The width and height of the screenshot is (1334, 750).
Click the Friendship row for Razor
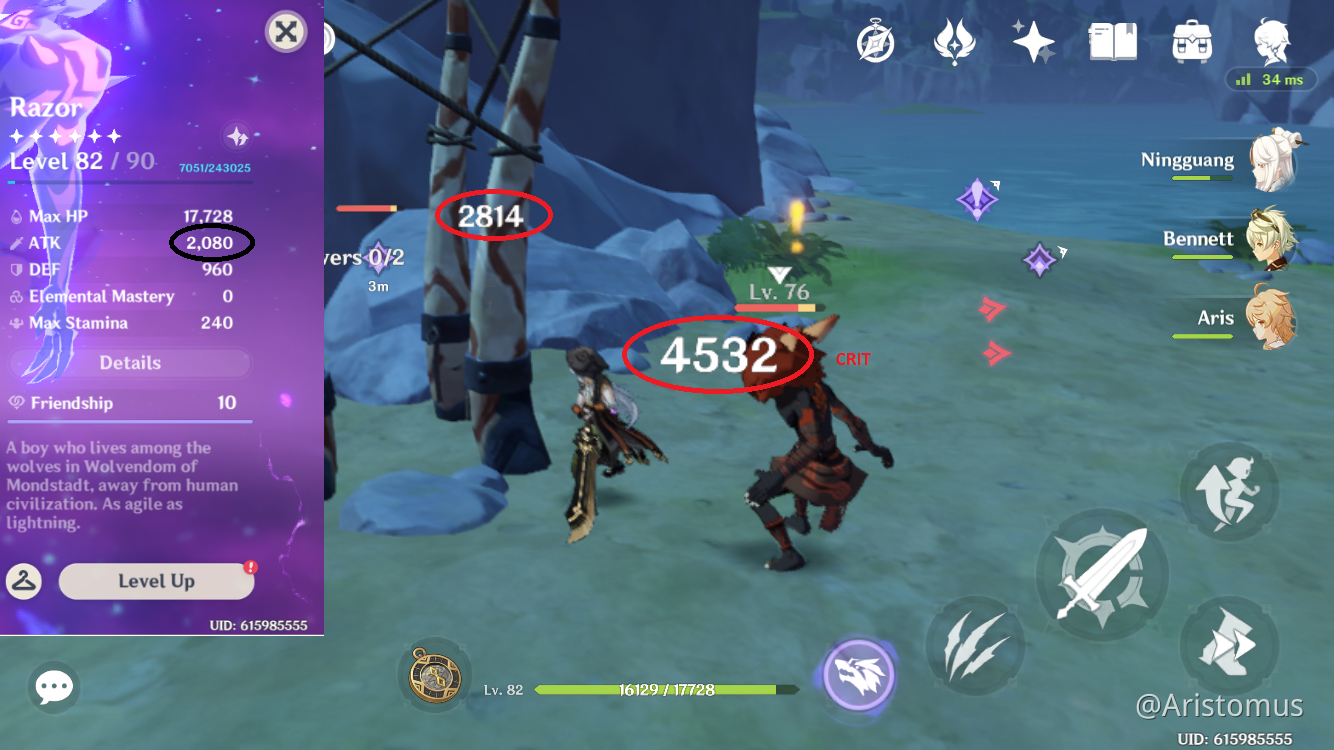[129, 403]
